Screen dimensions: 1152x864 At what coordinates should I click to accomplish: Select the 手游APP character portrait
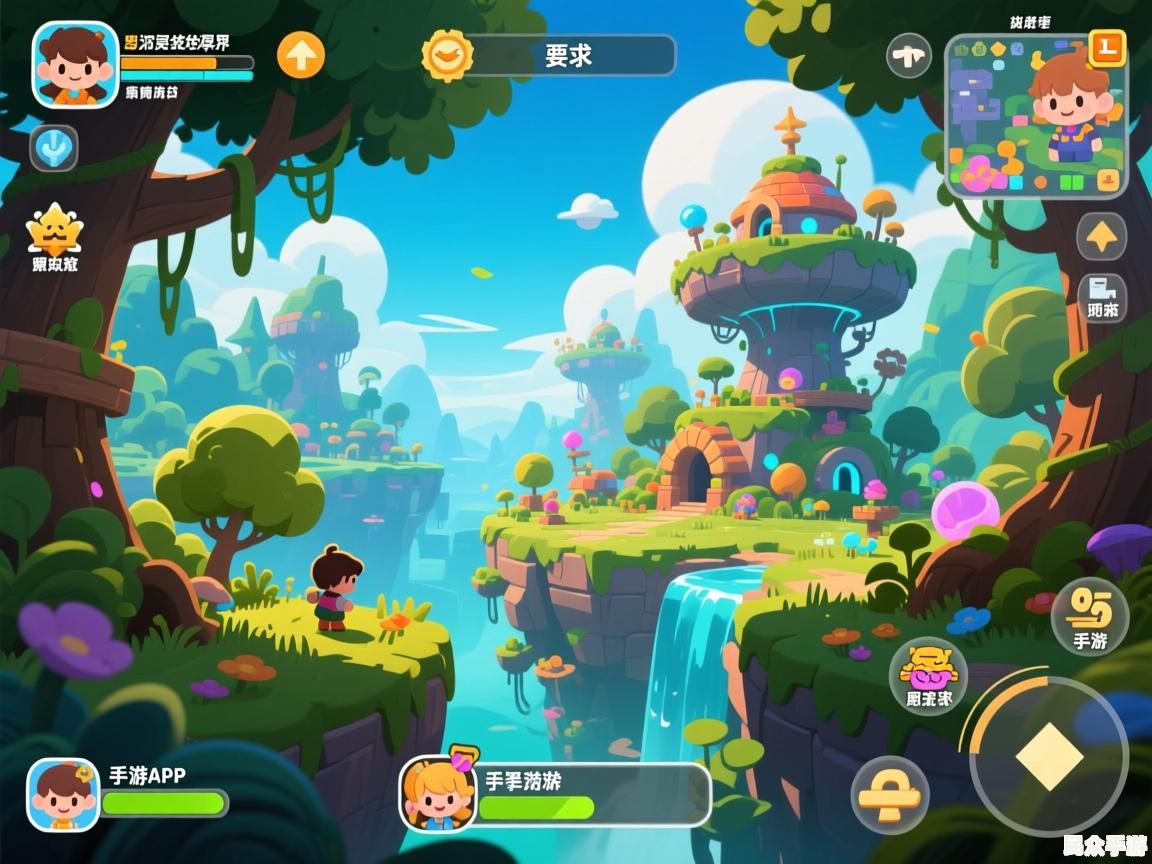click(x=63, y=795)
